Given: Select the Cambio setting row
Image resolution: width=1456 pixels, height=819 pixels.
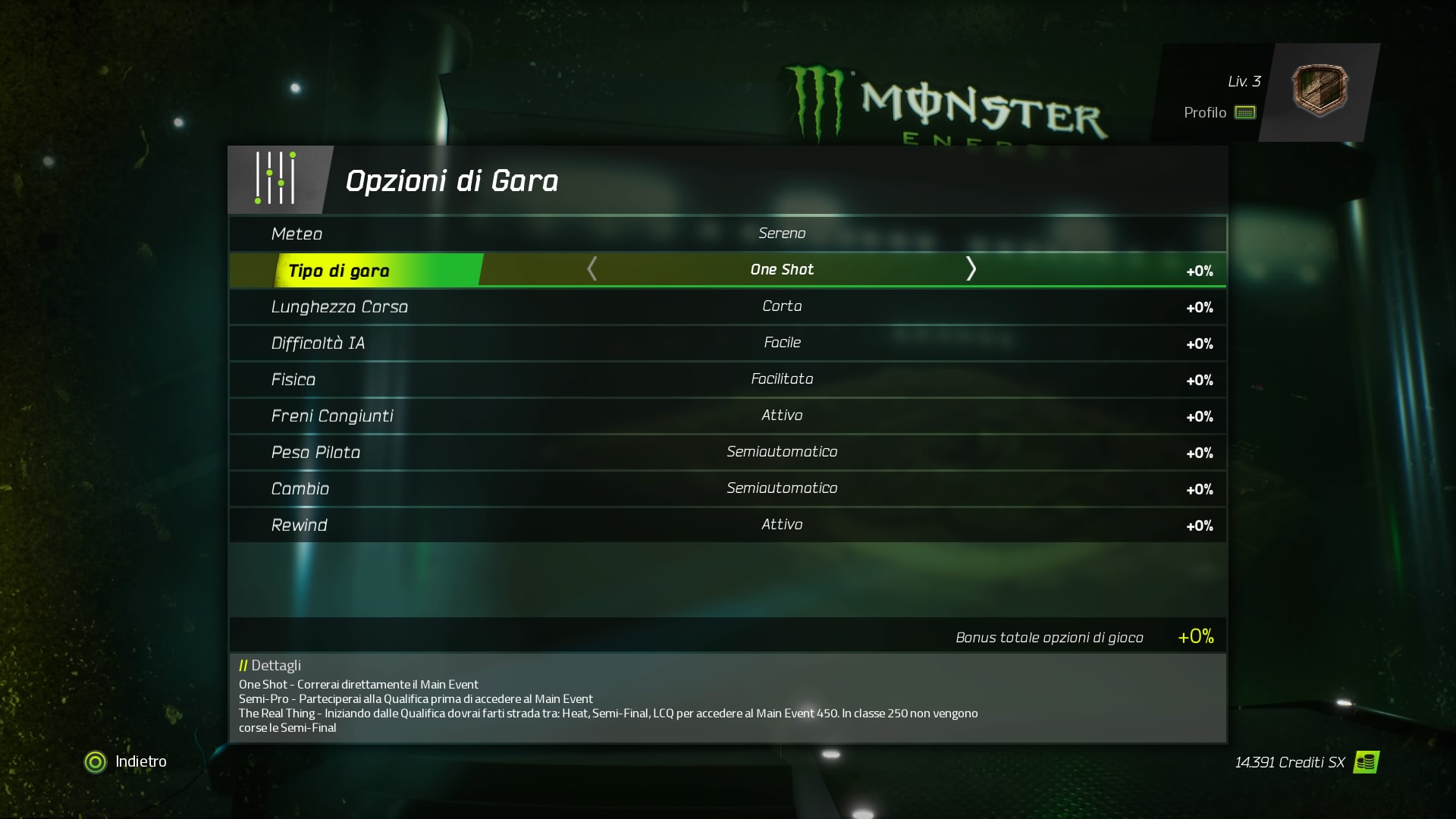Looking at the screenshot, I should tap(726, 489).
